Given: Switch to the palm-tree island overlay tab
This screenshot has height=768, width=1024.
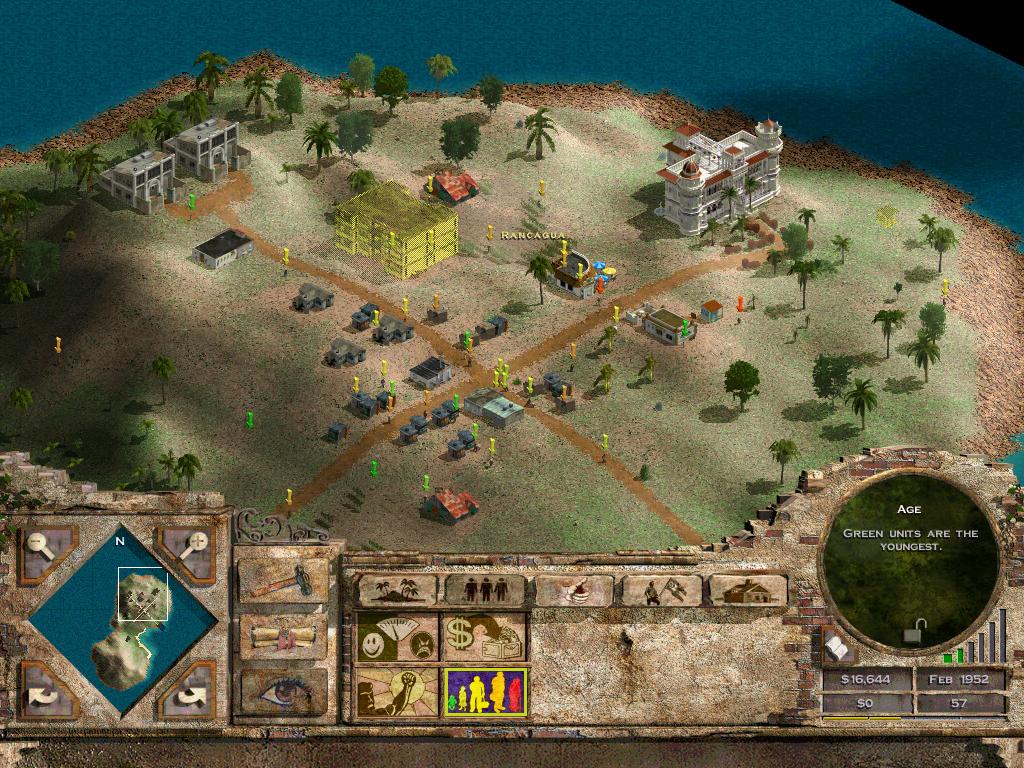Looking at the screenshot, I should tap(398, 590).
